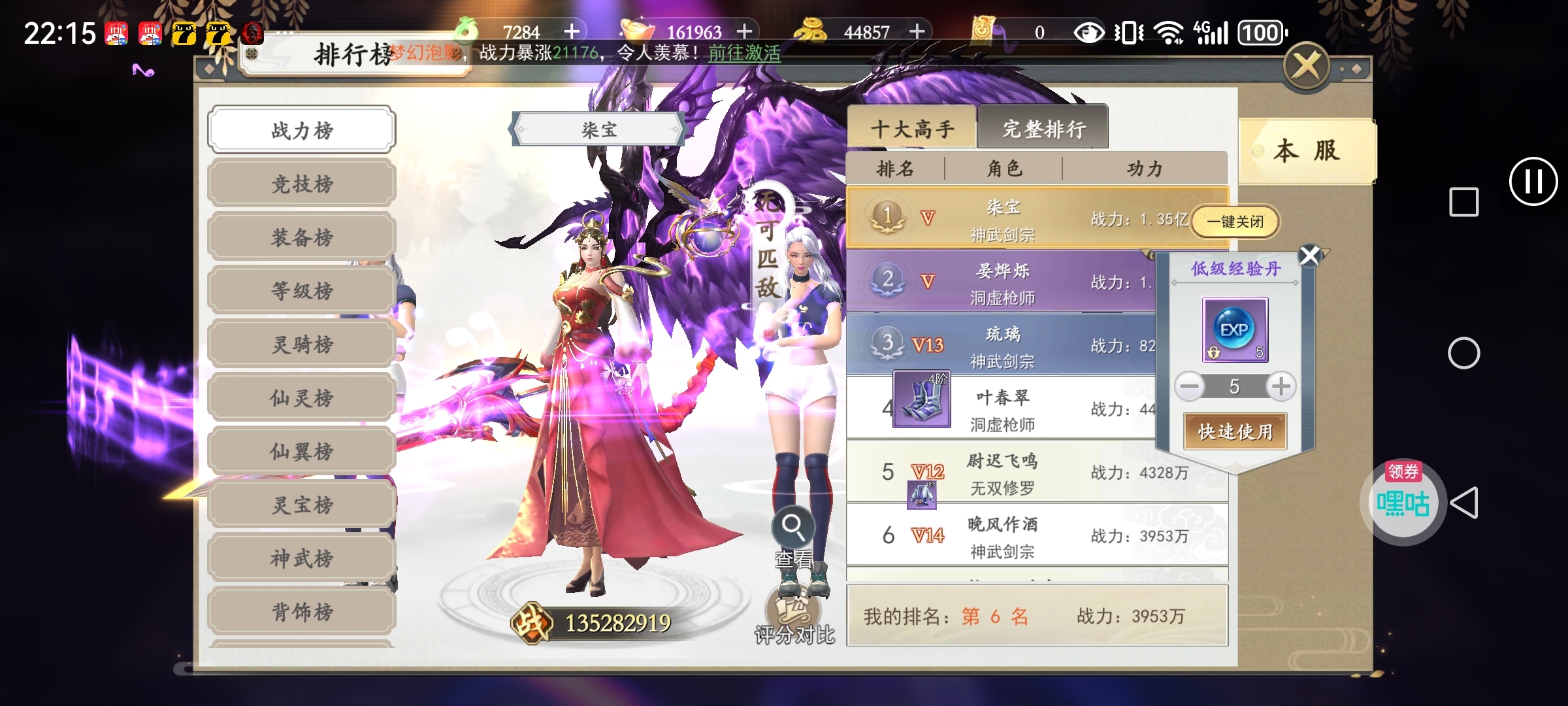Open the 竞技榜 ranking category
This screenshot has height=706, width=1568.
point(302,184)
